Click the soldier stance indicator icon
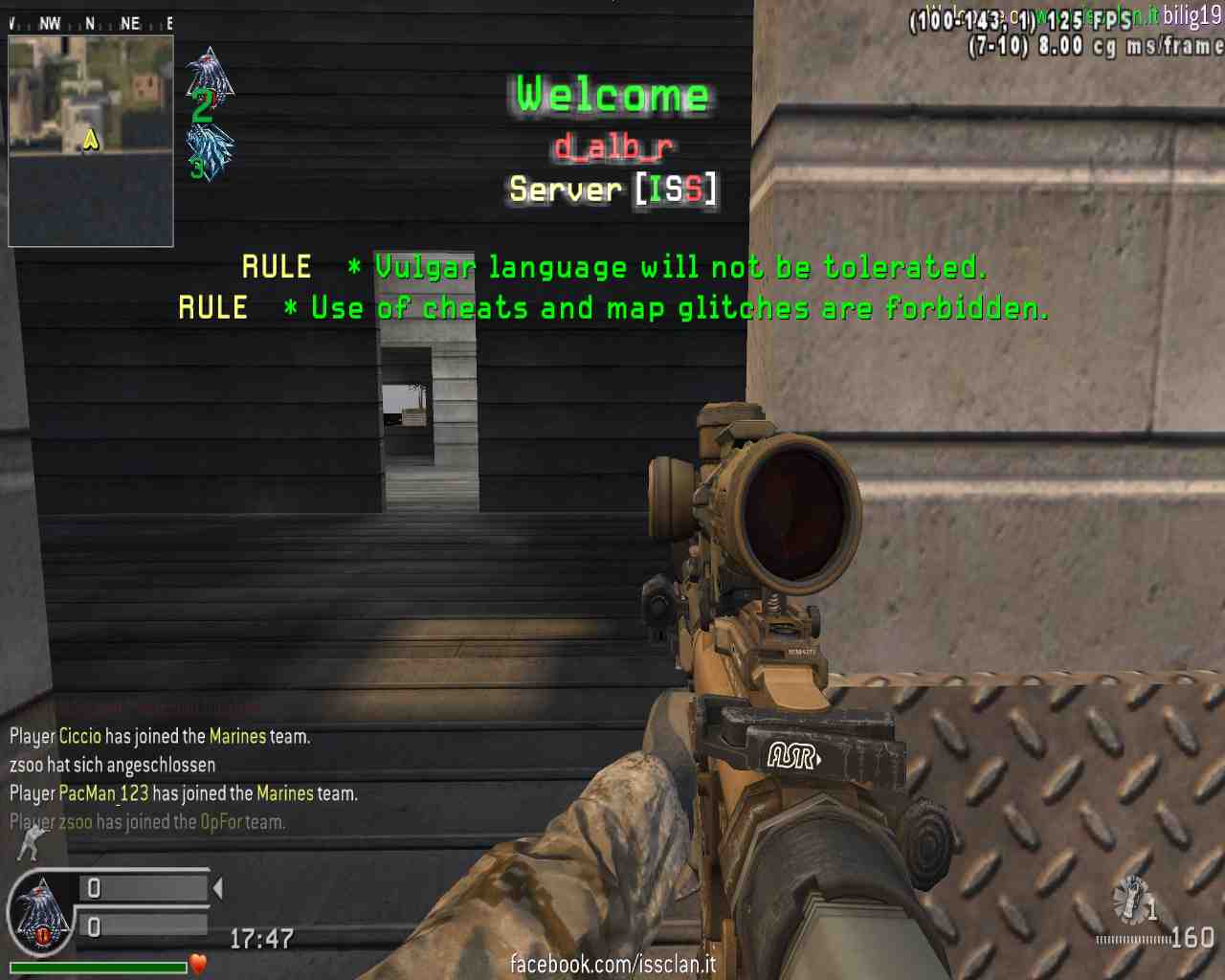Viewport: 1225px width, 980px height. 33,843
